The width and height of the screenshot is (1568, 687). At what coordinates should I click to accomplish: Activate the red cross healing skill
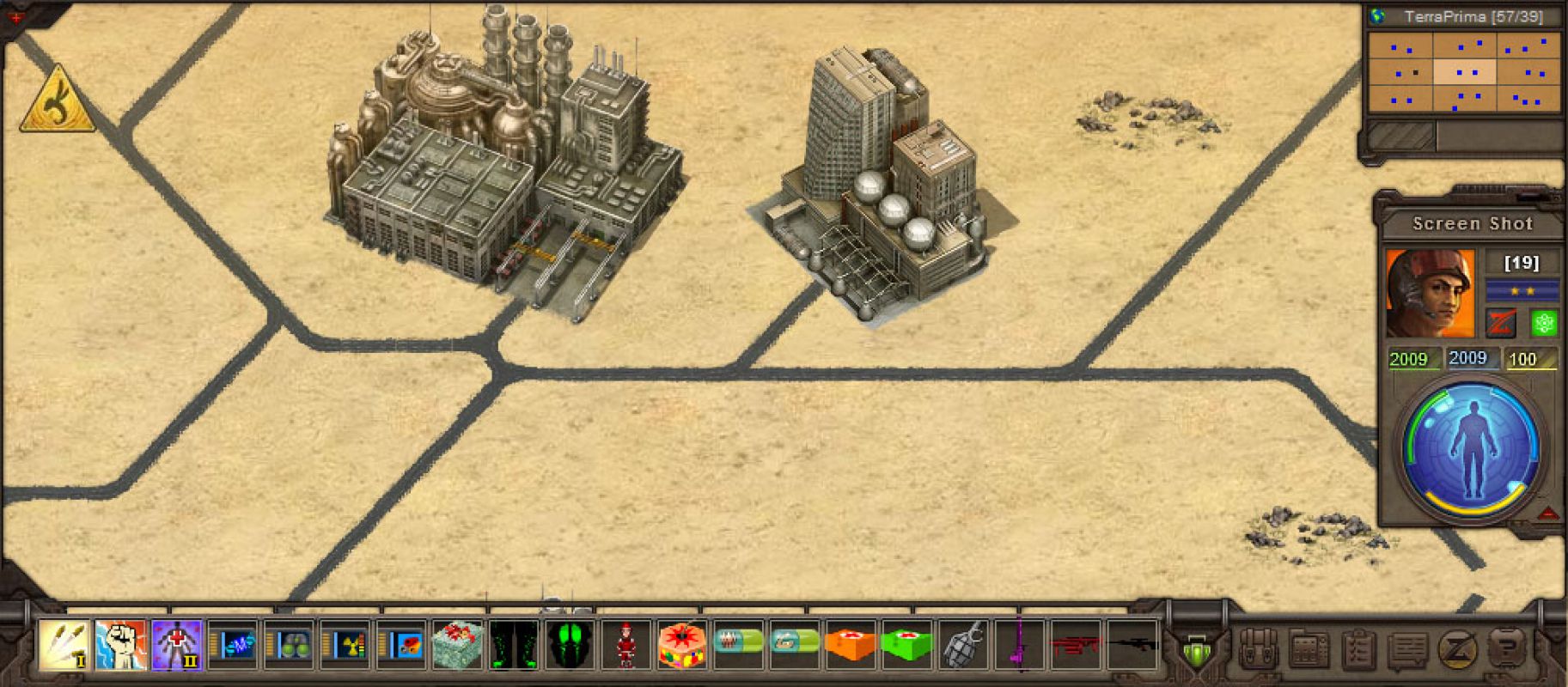(x=177, y=644)
